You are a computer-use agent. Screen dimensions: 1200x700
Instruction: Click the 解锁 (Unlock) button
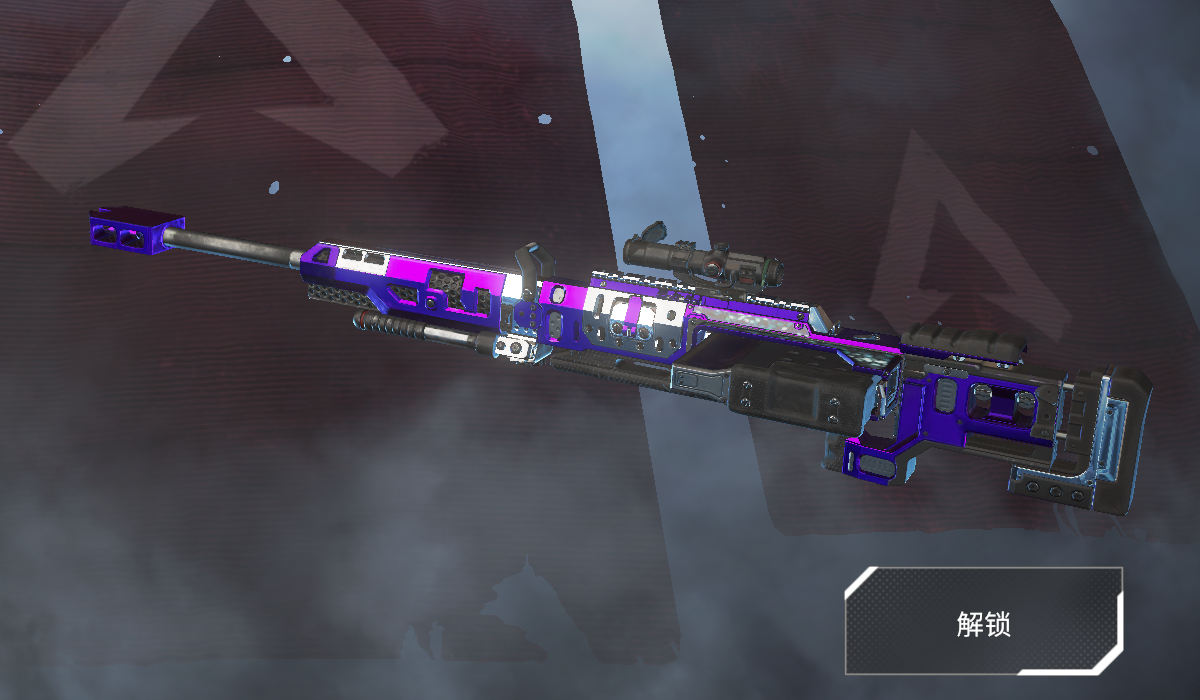pyautogui.click(x=983, y=621)
